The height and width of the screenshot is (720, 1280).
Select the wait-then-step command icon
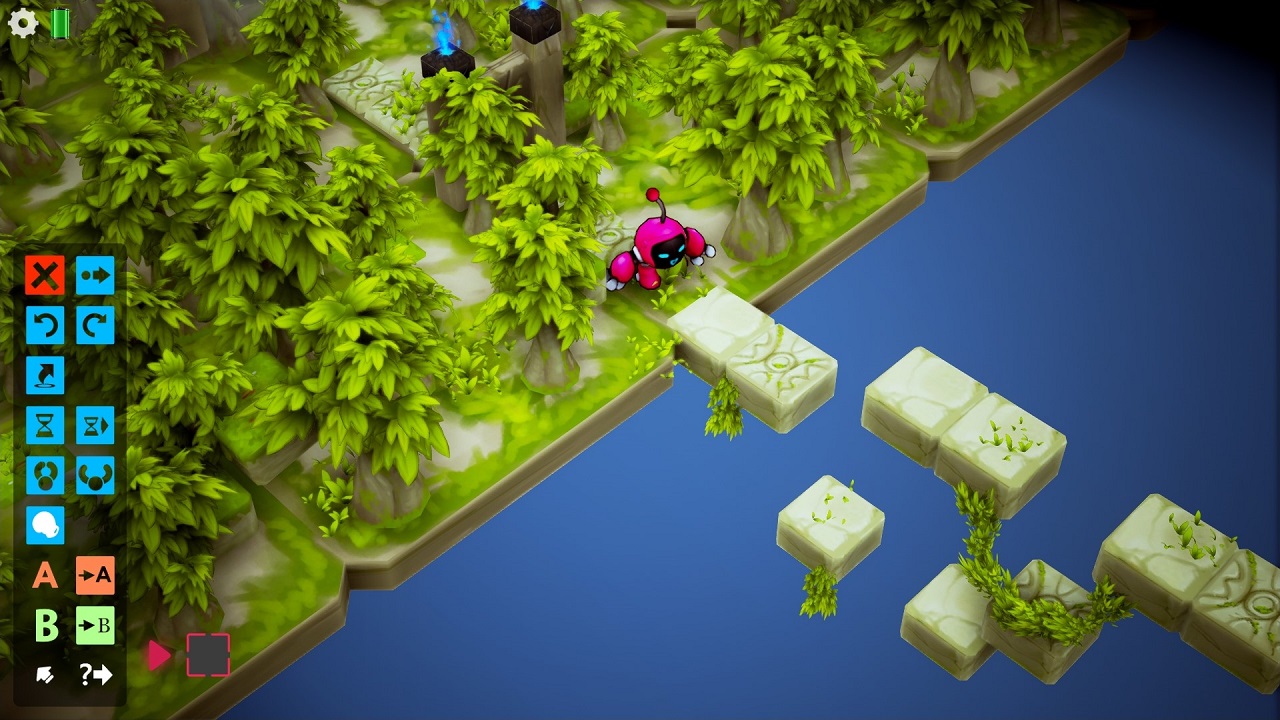pyautogui.click(x=95, y=425)
